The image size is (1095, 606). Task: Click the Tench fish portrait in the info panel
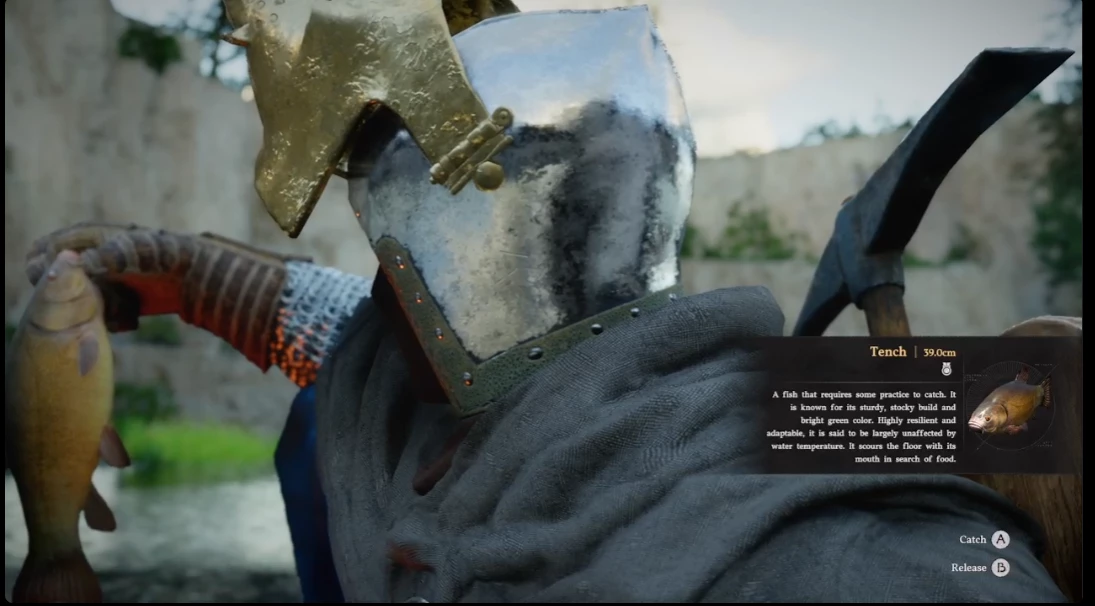point(1010,405)
